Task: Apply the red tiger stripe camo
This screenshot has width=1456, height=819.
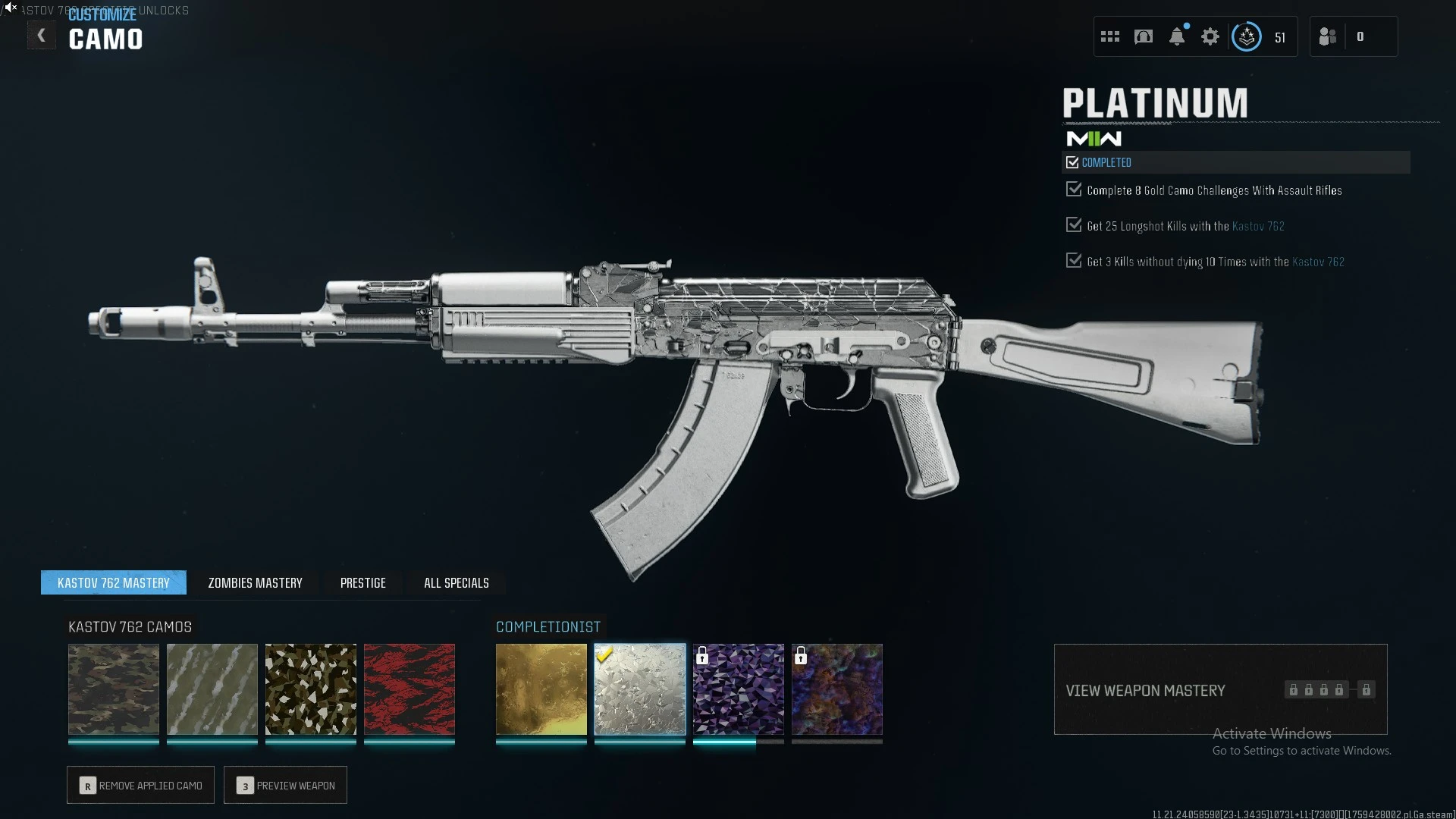Action: [409, 689]
